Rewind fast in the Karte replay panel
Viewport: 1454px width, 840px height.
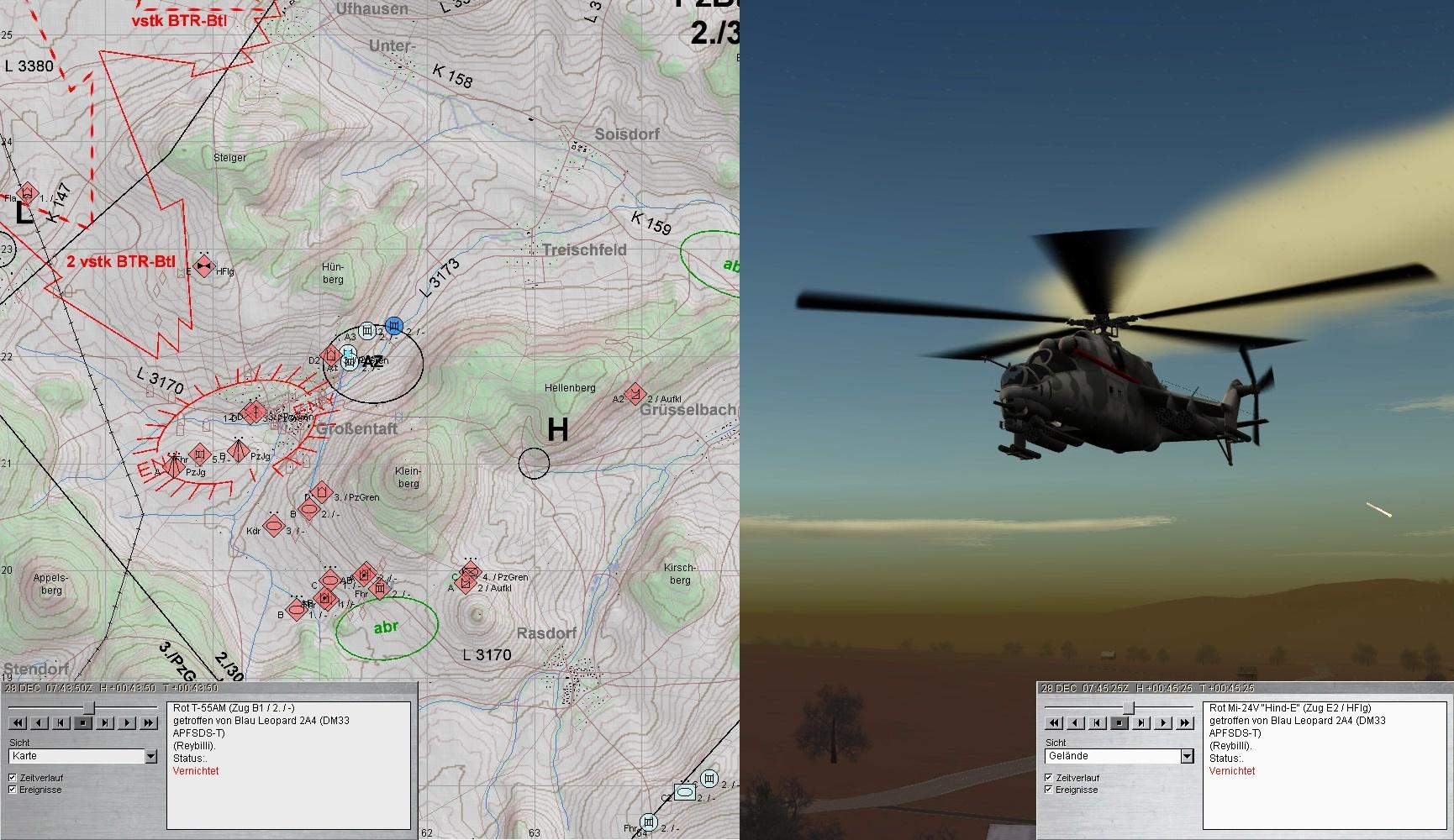tap(17, 722)
